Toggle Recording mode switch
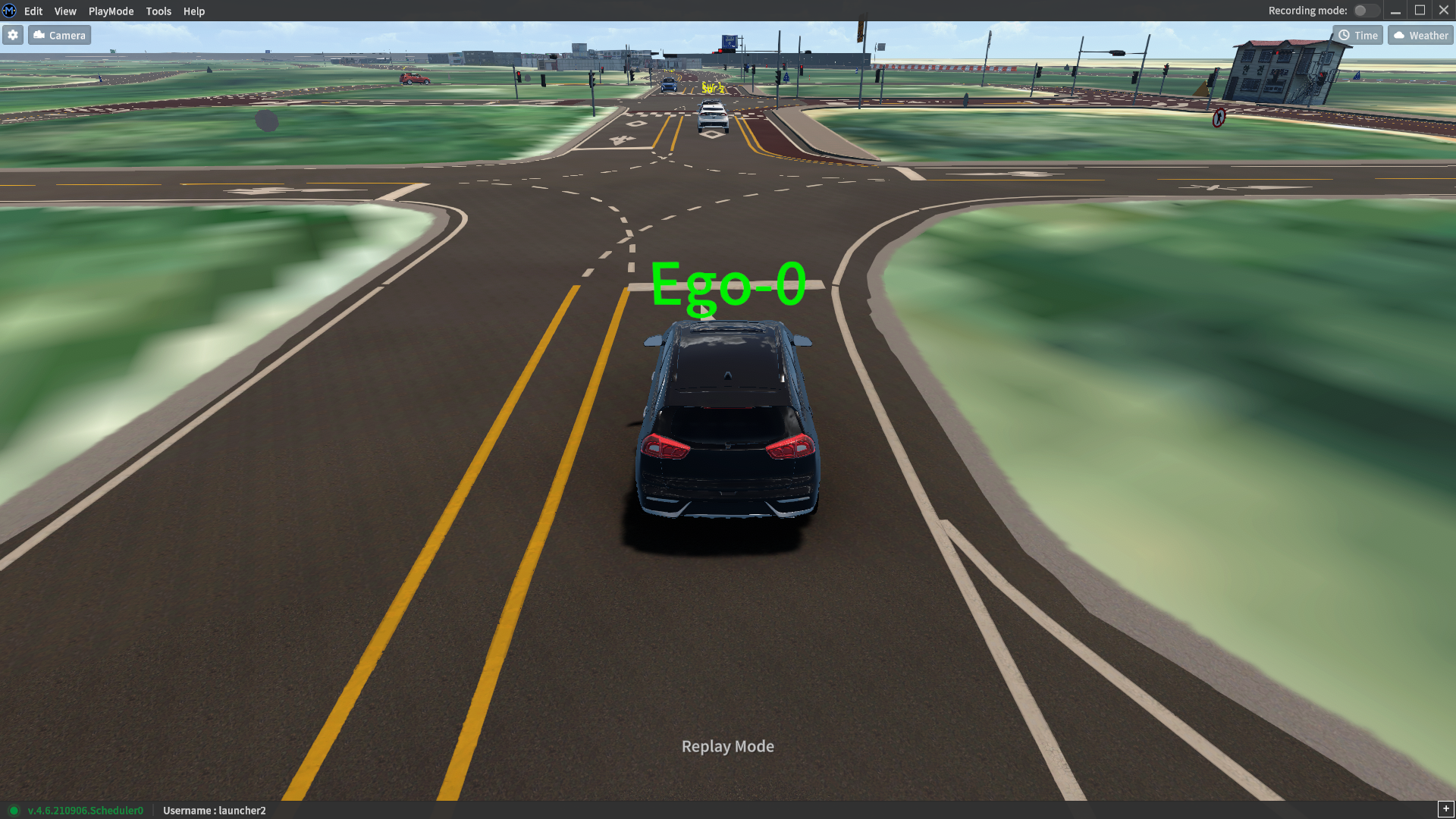Image resolution: width=1456 pixels, height=819 pixels. click(x=1365, y=11)
